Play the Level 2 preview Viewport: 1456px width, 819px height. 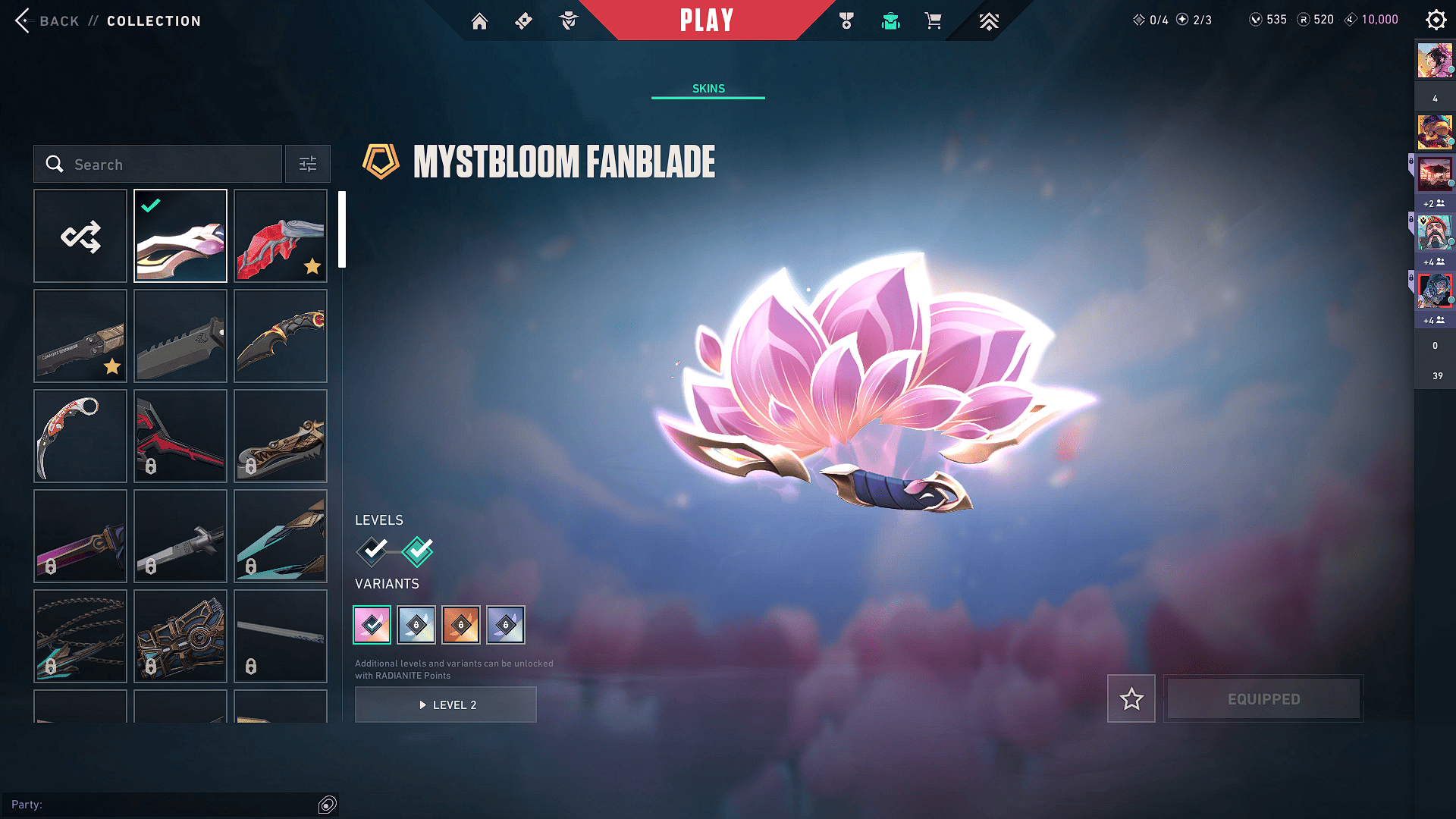tap(446, 704)
